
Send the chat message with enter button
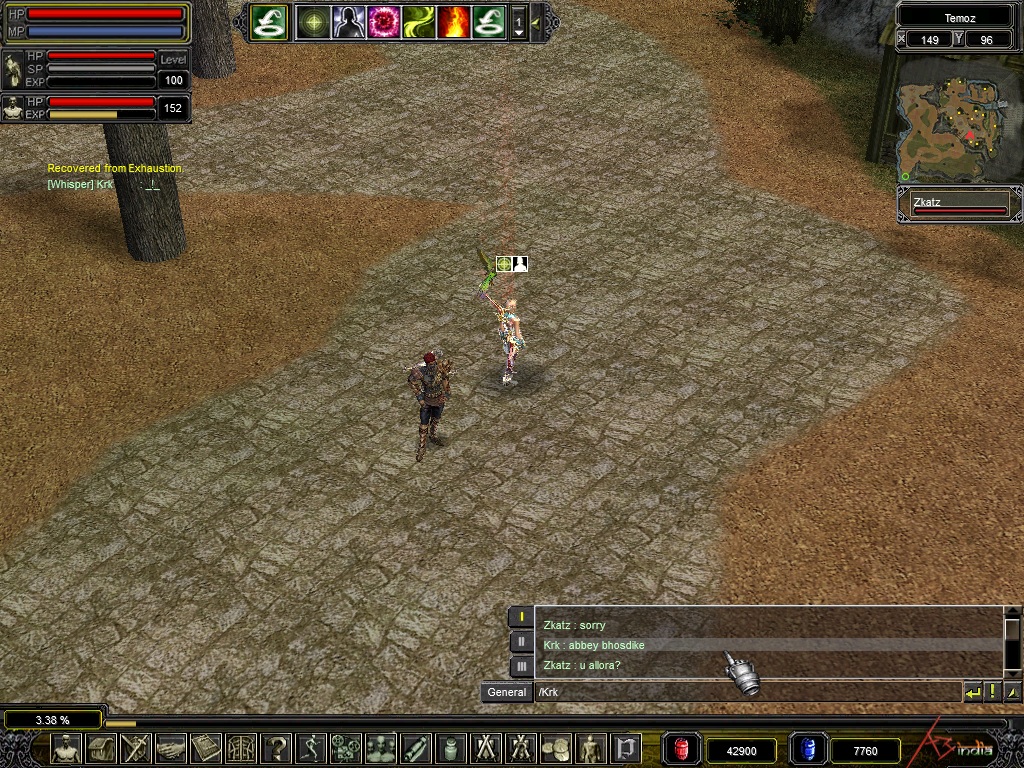coord(972,692)
